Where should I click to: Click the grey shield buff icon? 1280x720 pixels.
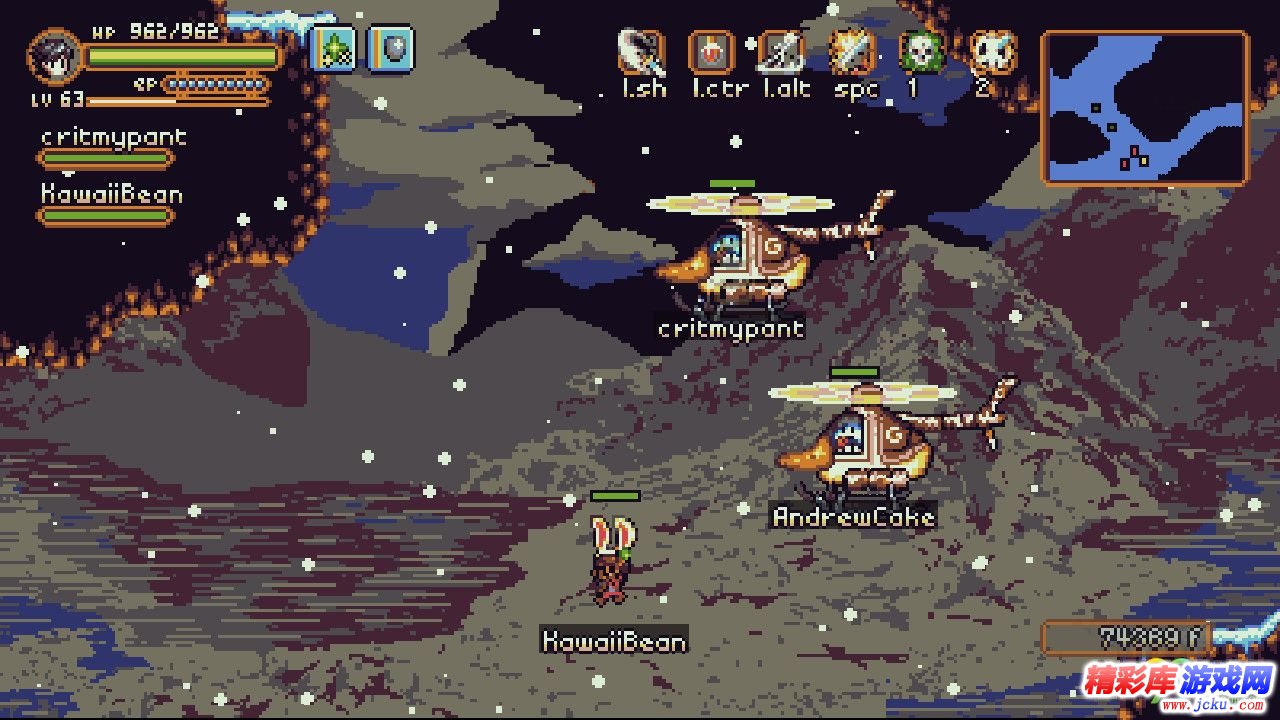coord(390,48)
